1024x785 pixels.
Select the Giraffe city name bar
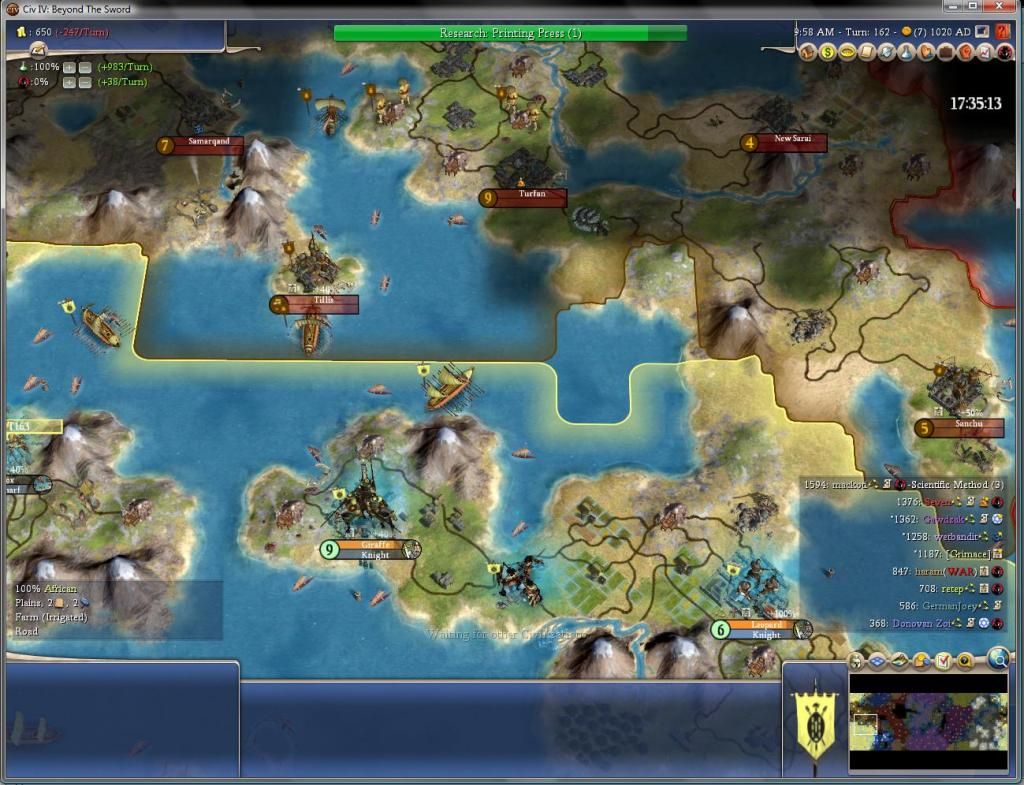click(371, 545)
